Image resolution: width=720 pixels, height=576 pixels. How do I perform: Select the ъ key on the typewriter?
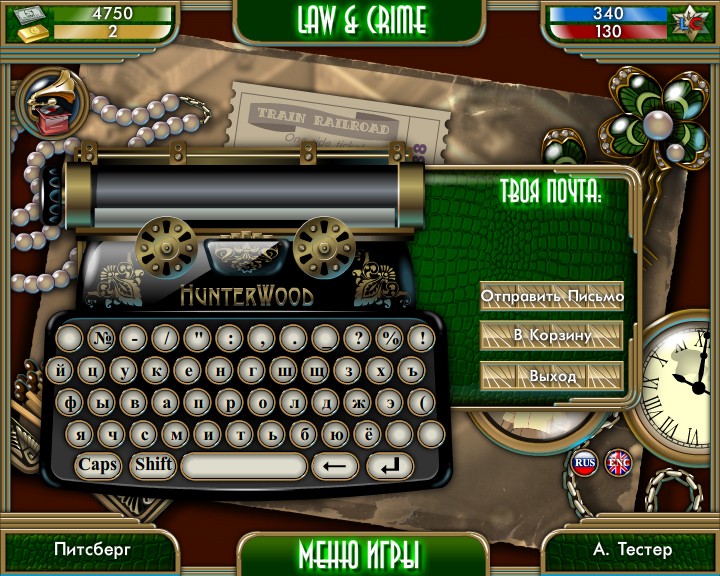tap(414, 370)
